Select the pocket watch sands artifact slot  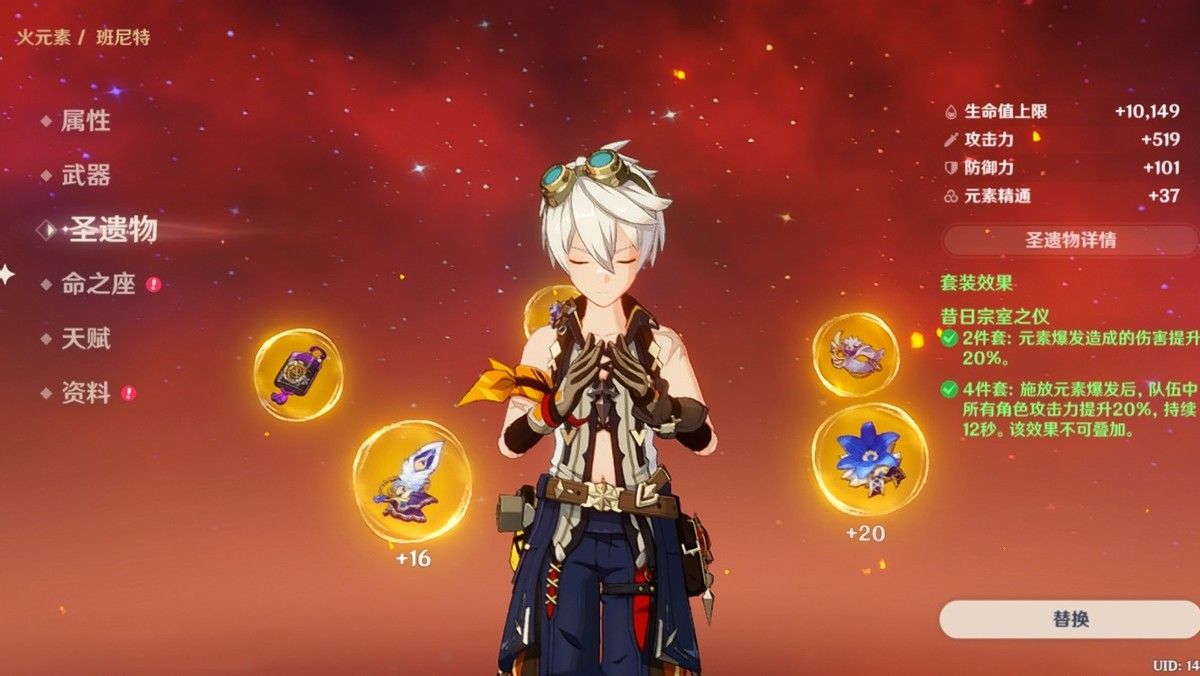point(298,374)
